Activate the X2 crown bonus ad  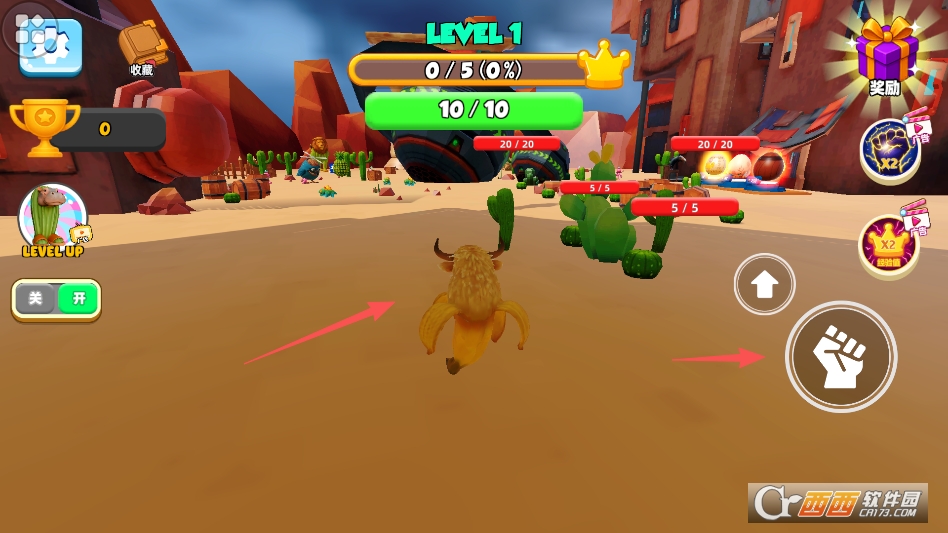click(x=889, y=245)
